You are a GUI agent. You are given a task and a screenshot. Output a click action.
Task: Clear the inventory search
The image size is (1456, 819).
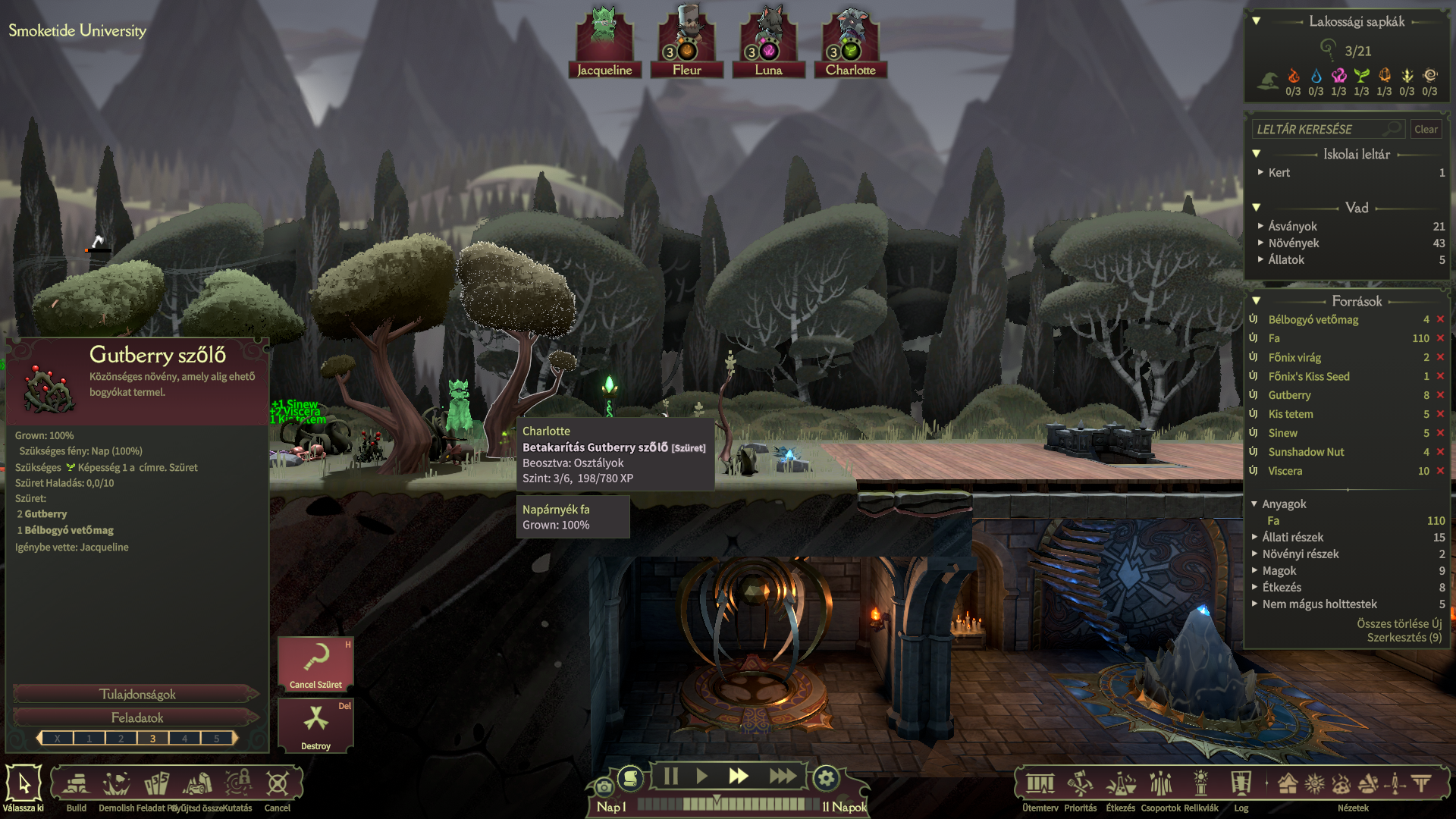pyautogui.click(x=1426, y=130)
